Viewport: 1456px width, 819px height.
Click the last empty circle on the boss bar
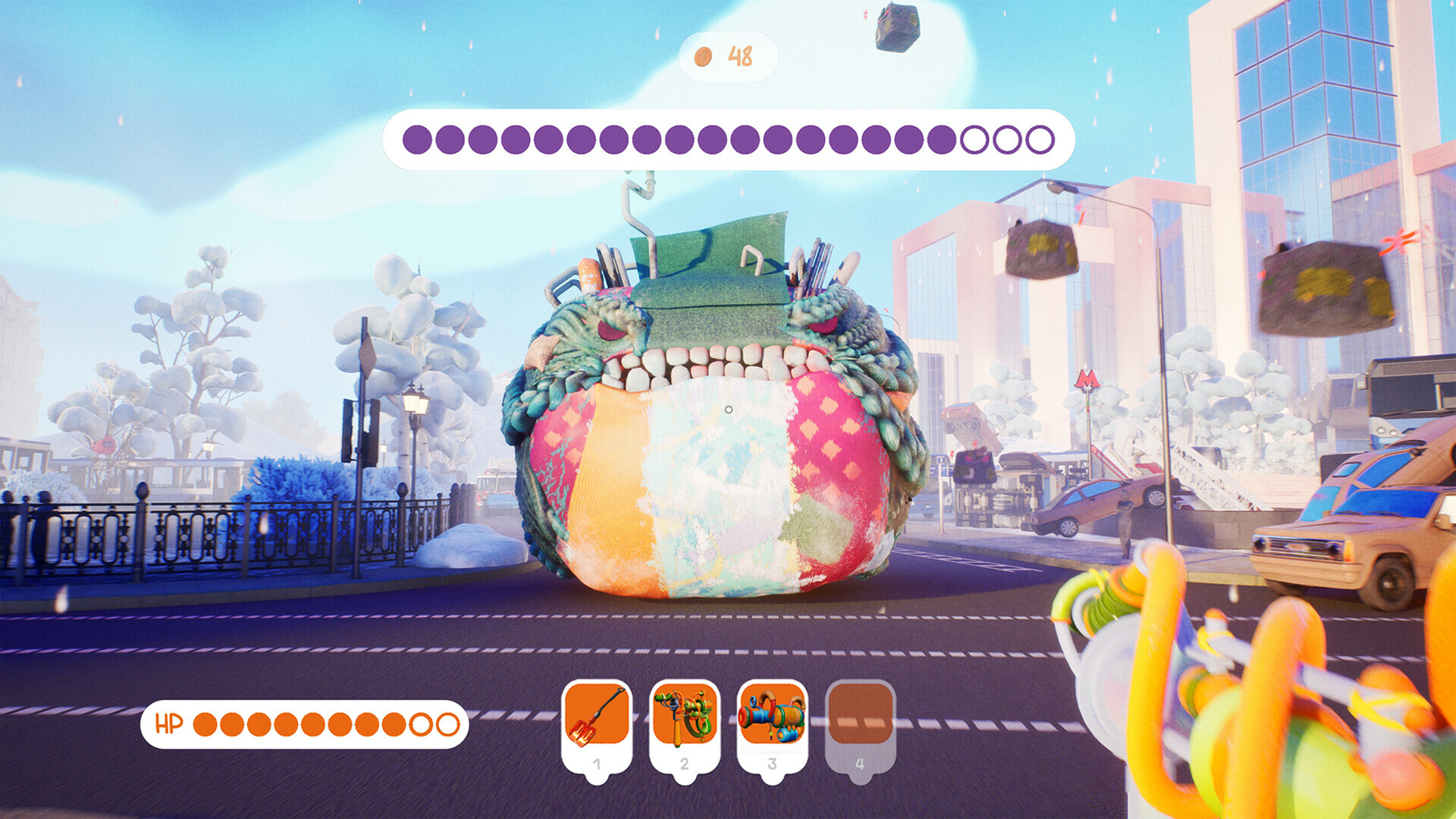[x=1040, y=140]
